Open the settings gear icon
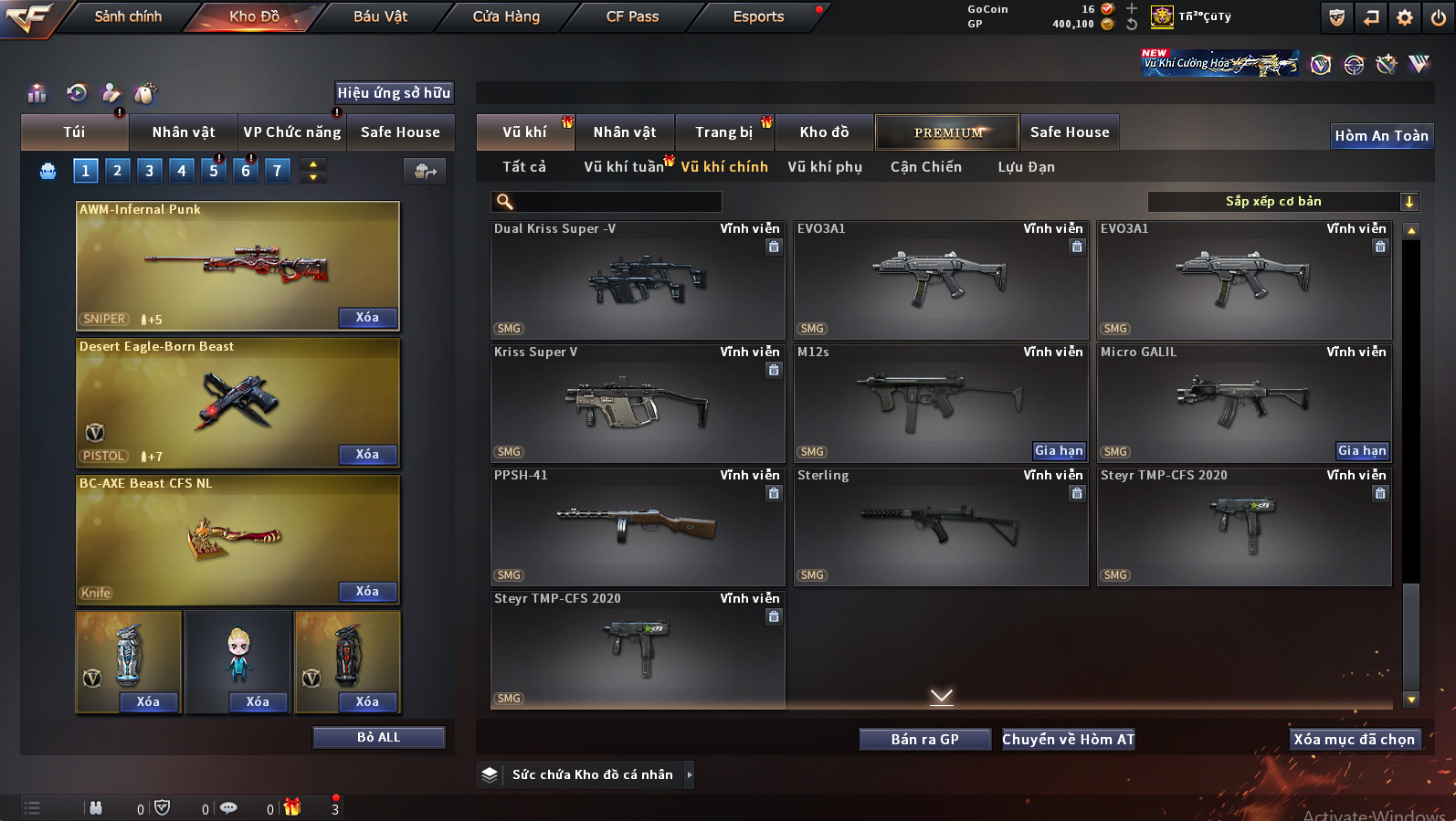Screen dimensions: 1456x821 [1405, 17]
